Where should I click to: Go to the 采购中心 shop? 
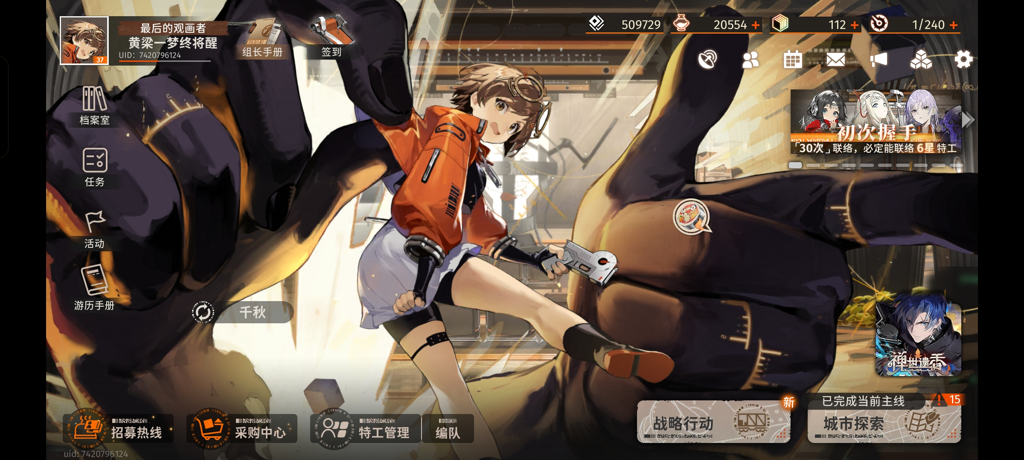[x=242, y=429]
